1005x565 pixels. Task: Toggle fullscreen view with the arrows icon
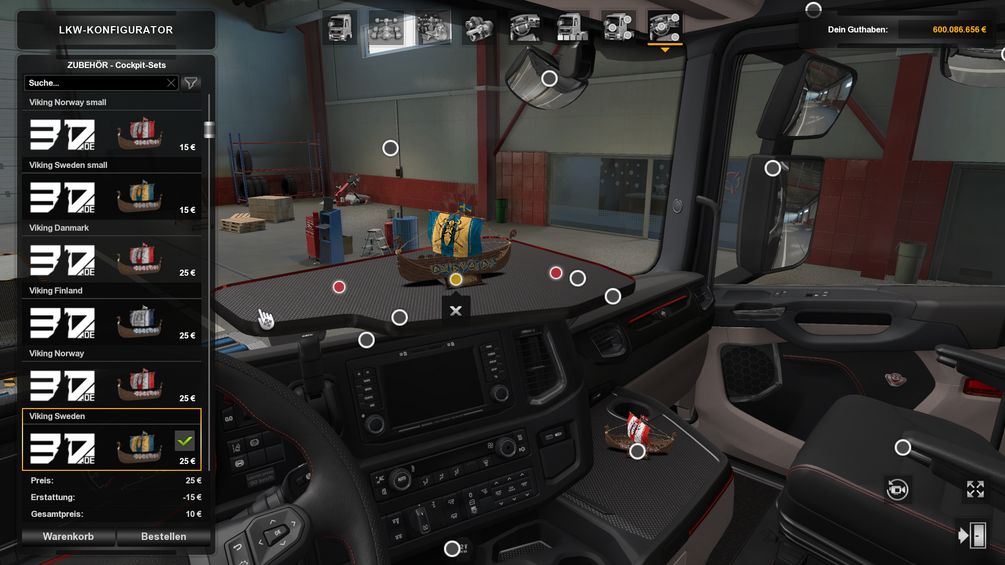[975, 489]
